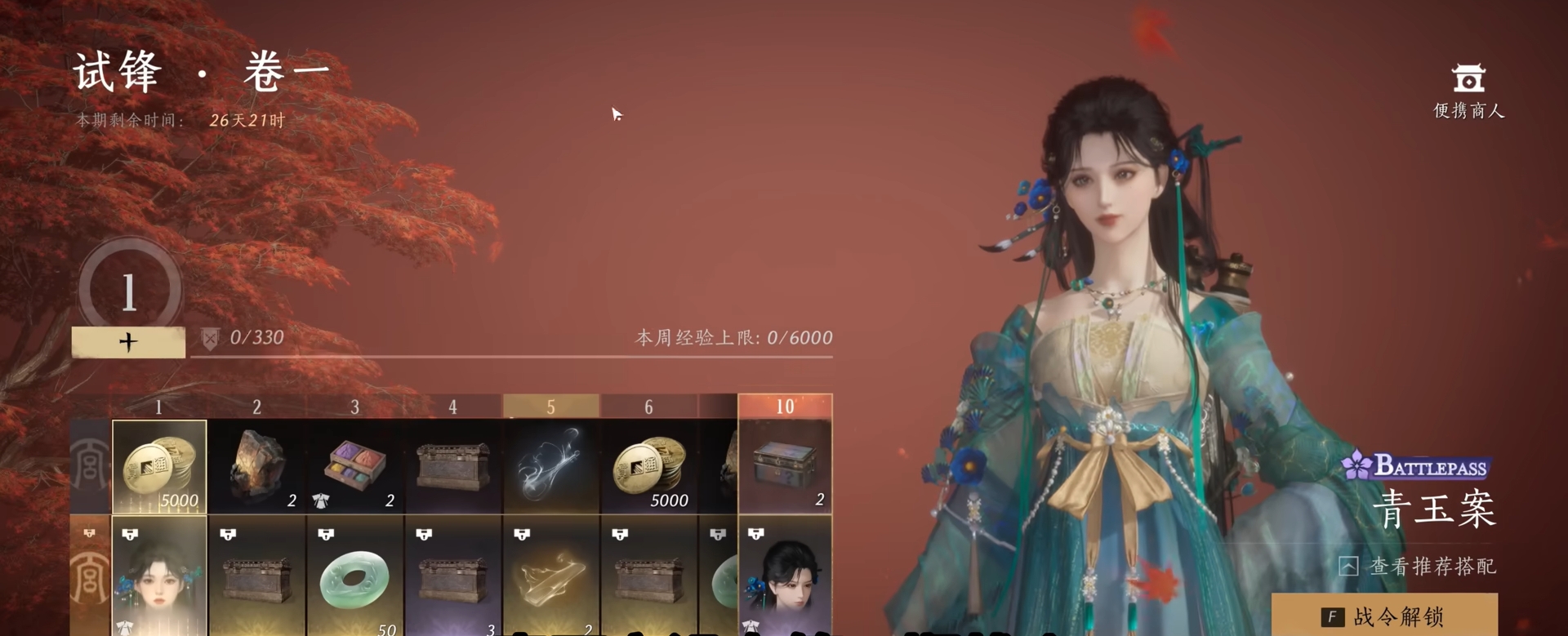Viewport: 1568px width, 636px height.
Task: Select the level 1 free 5000 coins reward
Action: pyautogui.click(x=159, y=467)
